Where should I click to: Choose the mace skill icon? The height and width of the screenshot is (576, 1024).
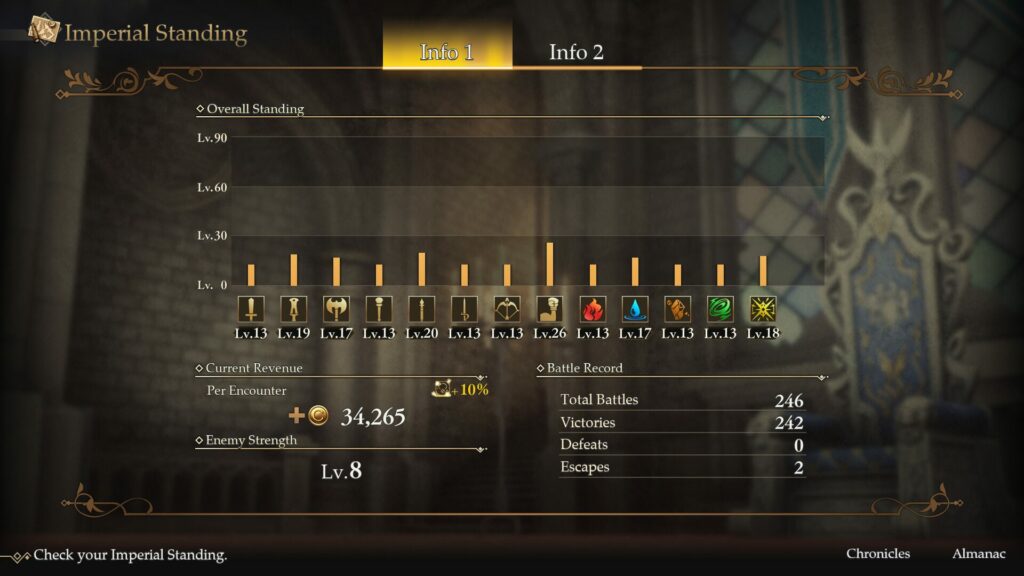379,308
